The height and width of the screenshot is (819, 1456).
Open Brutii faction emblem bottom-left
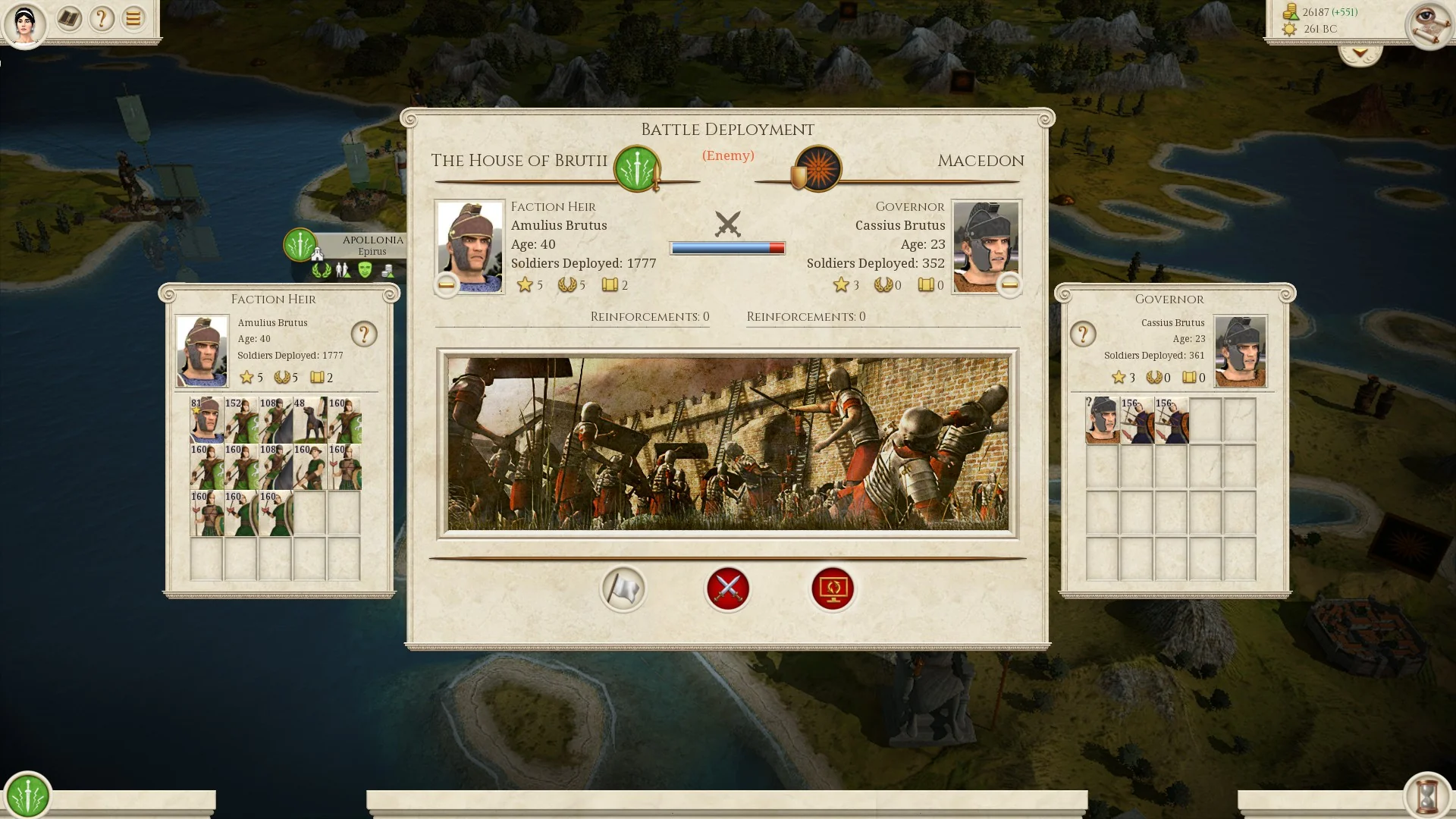28,795
